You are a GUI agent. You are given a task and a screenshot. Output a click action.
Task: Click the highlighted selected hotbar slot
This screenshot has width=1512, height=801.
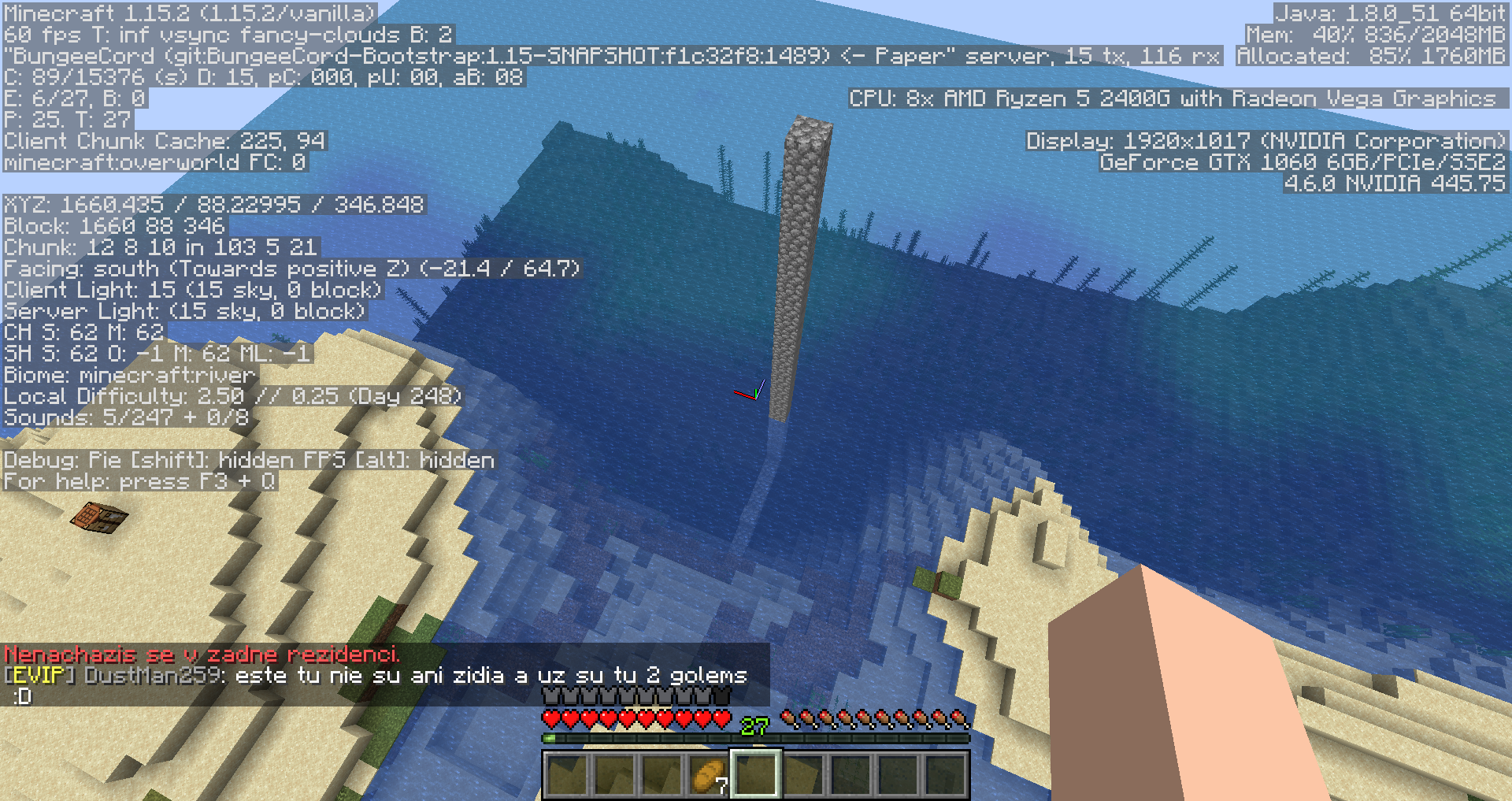755,774
